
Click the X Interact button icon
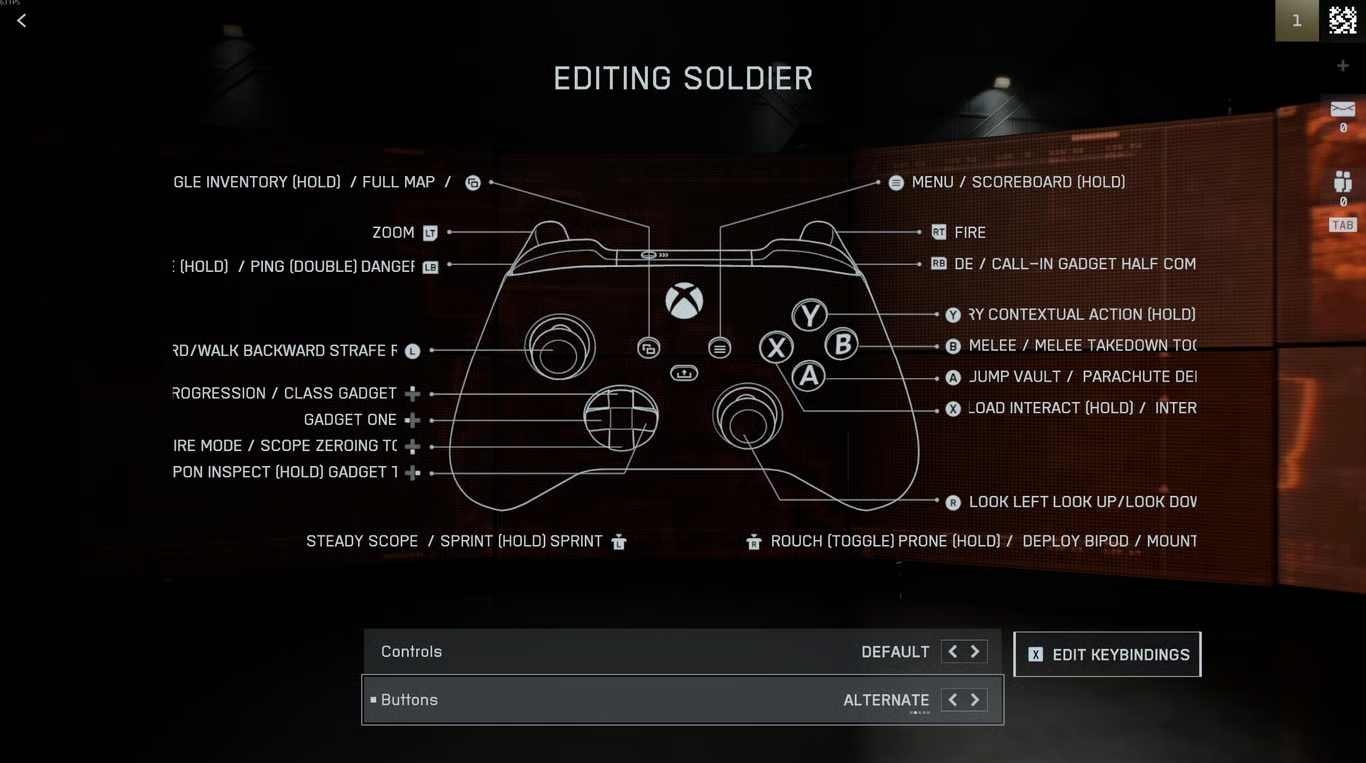(x=953, y=408)
